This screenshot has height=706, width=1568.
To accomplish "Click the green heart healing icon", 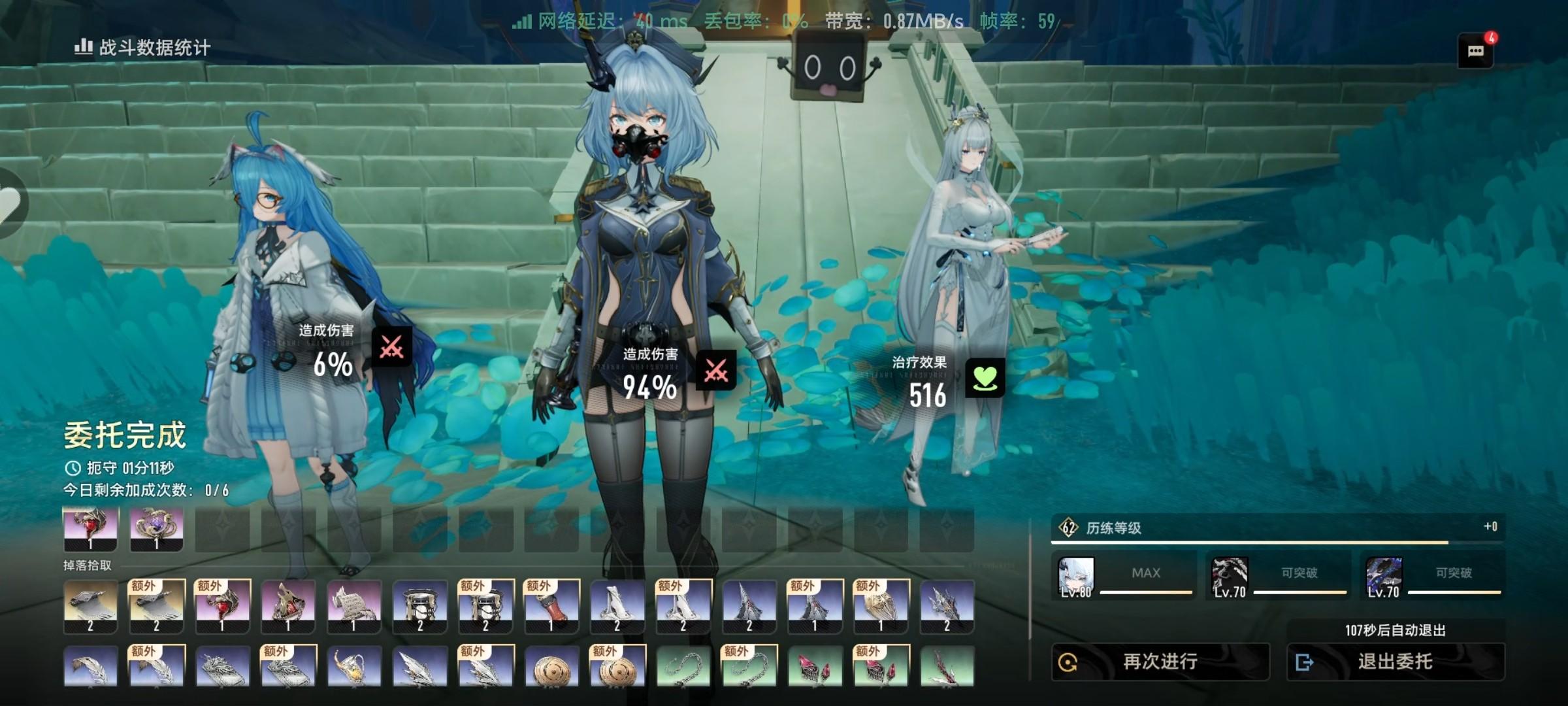I will (x=985, y=378).
